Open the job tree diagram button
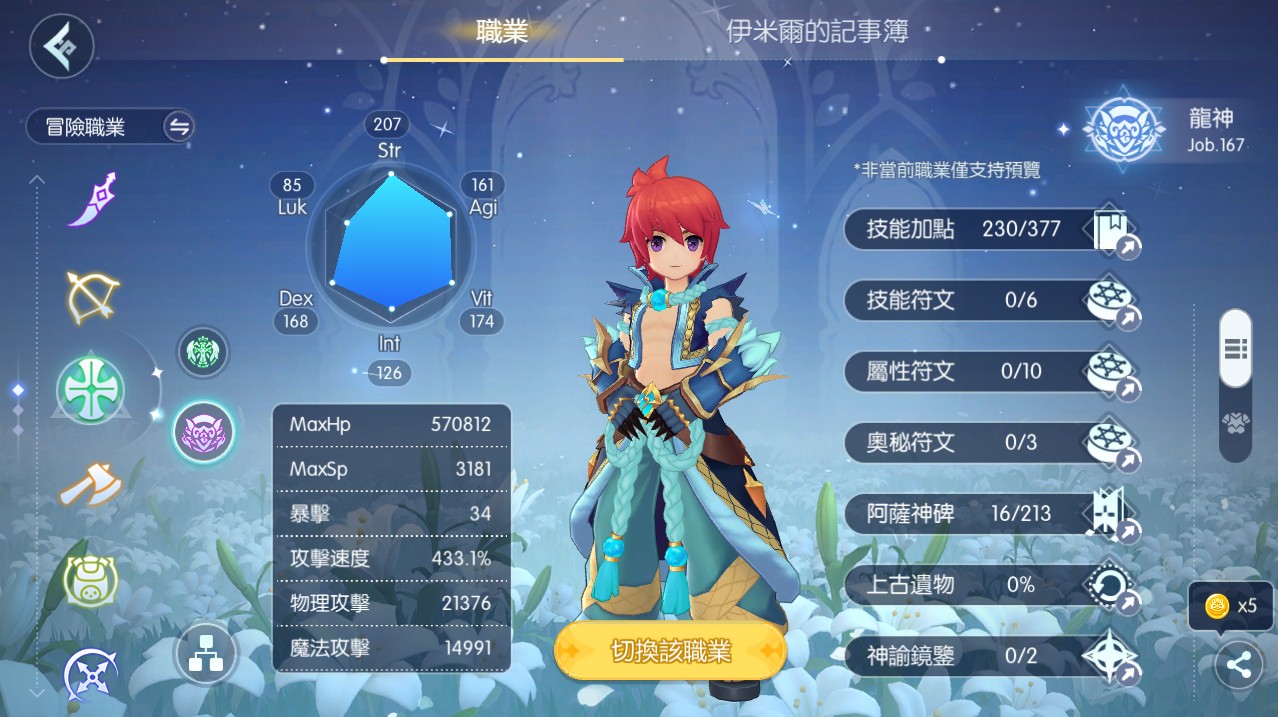The width and height of the screenshot is (1278, 717). 205,652
